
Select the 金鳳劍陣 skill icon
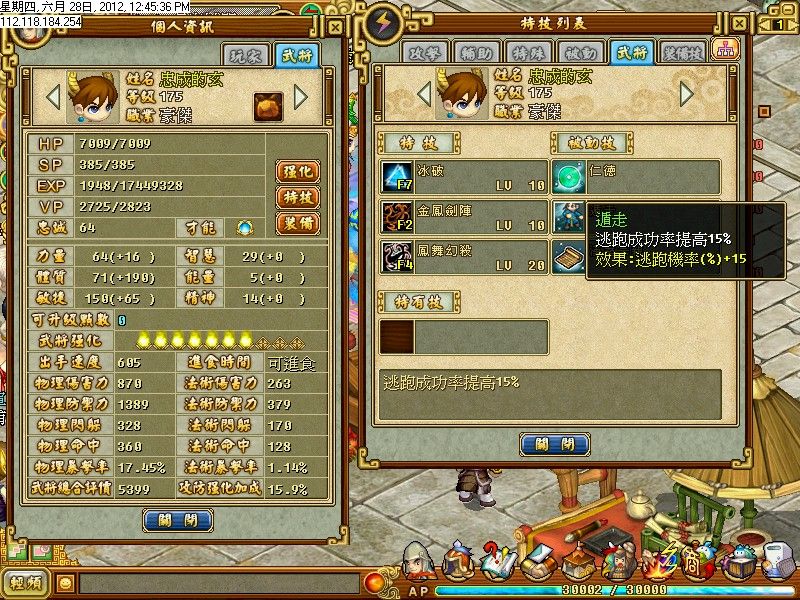tap(396, 216)
